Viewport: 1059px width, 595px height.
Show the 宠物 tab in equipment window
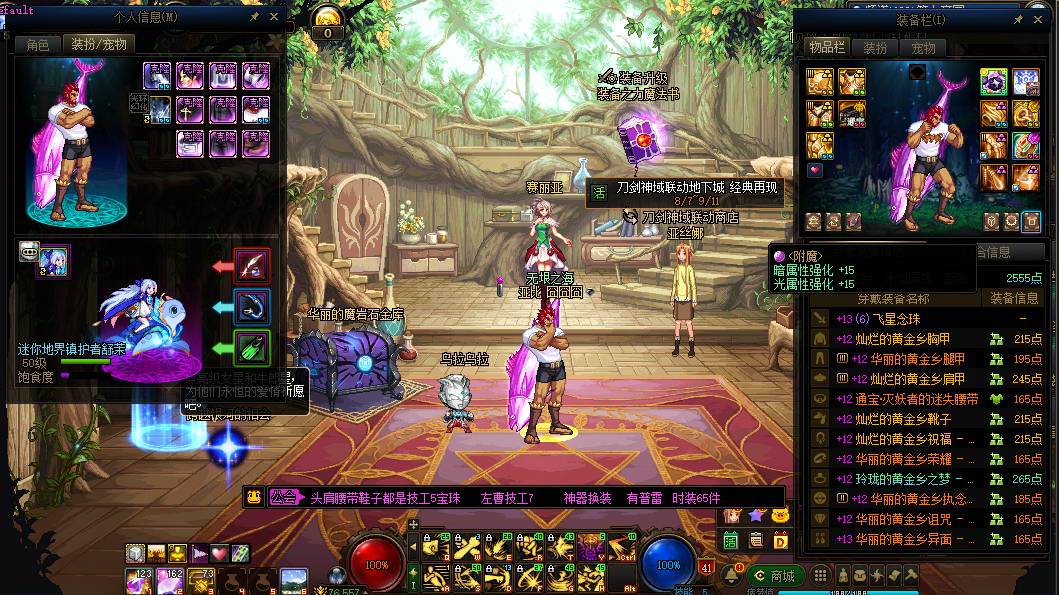923,48
